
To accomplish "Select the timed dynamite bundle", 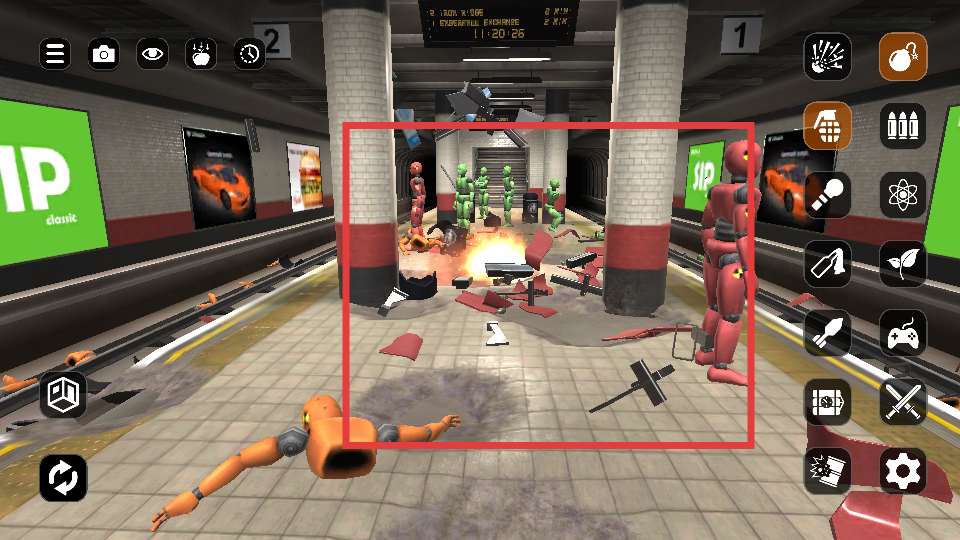I will (x=828, y=402).
